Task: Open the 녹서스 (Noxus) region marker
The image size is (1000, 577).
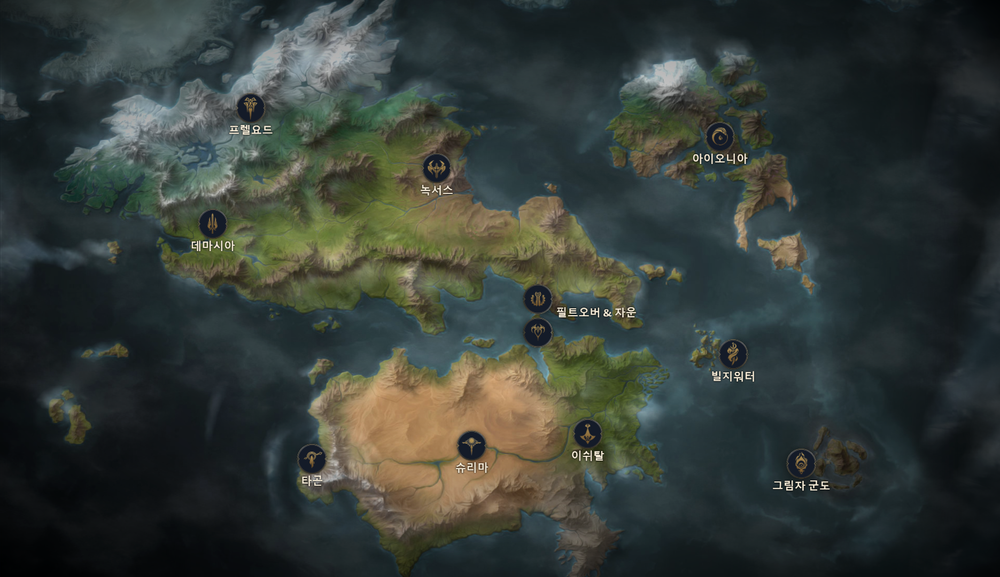Action: (436, 168)
